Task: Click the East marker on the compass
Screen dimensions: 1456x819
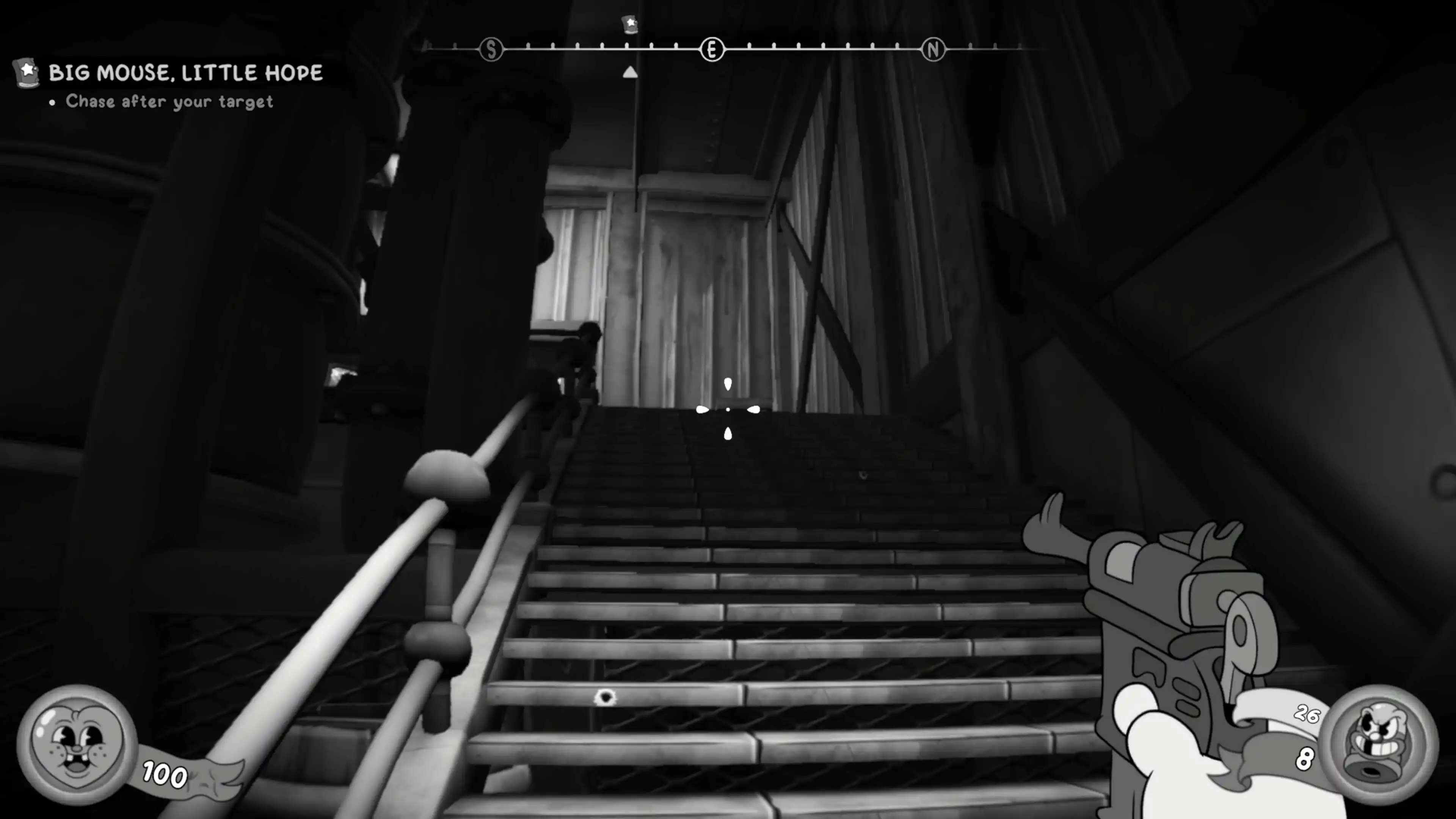Action: 712,50
